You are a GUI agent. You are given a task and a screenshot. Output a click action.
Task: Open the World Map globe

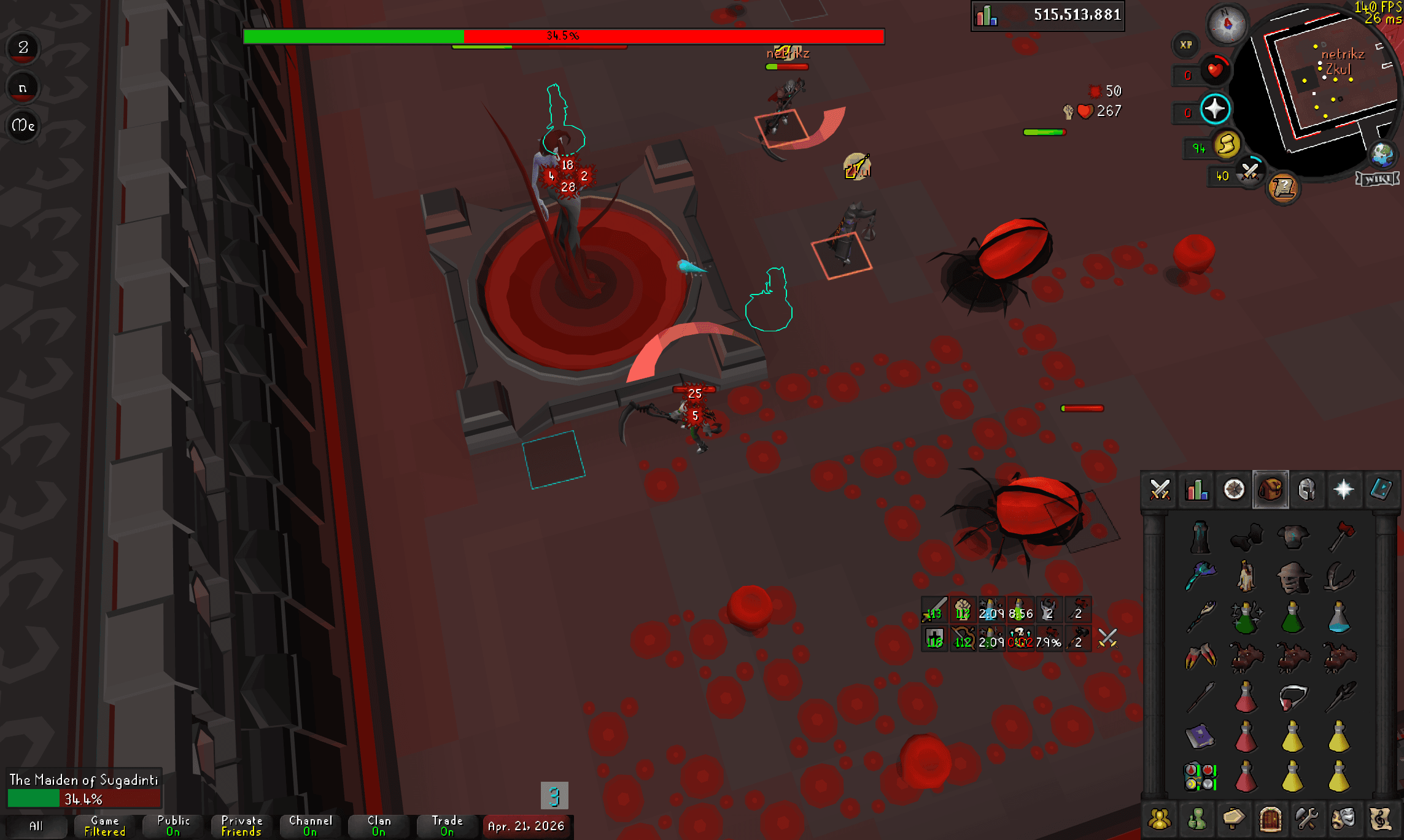1383,154
